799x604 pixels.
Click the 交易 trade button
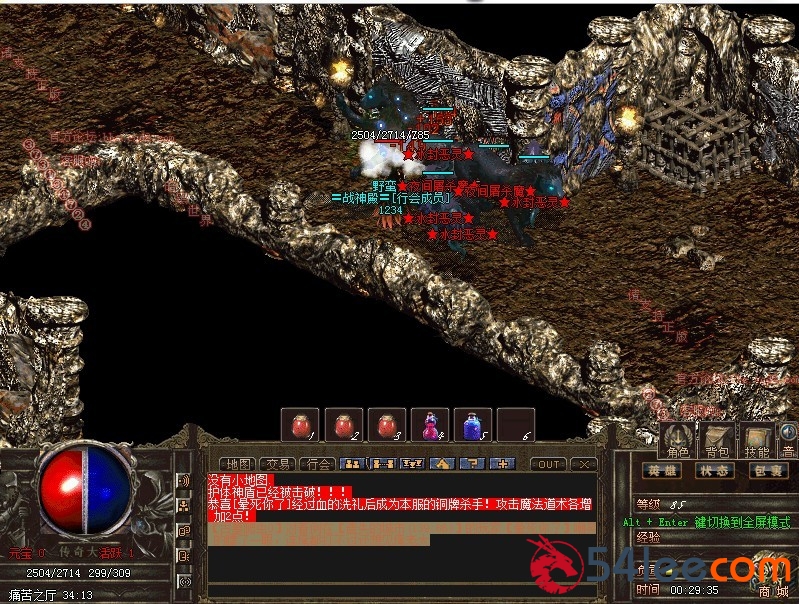(278, 464)
